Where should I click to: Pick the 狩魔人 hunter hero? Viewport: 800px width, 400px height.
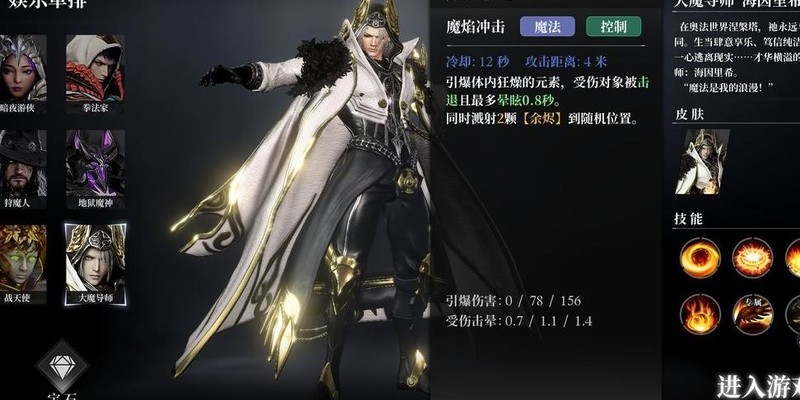coord(23,160)
